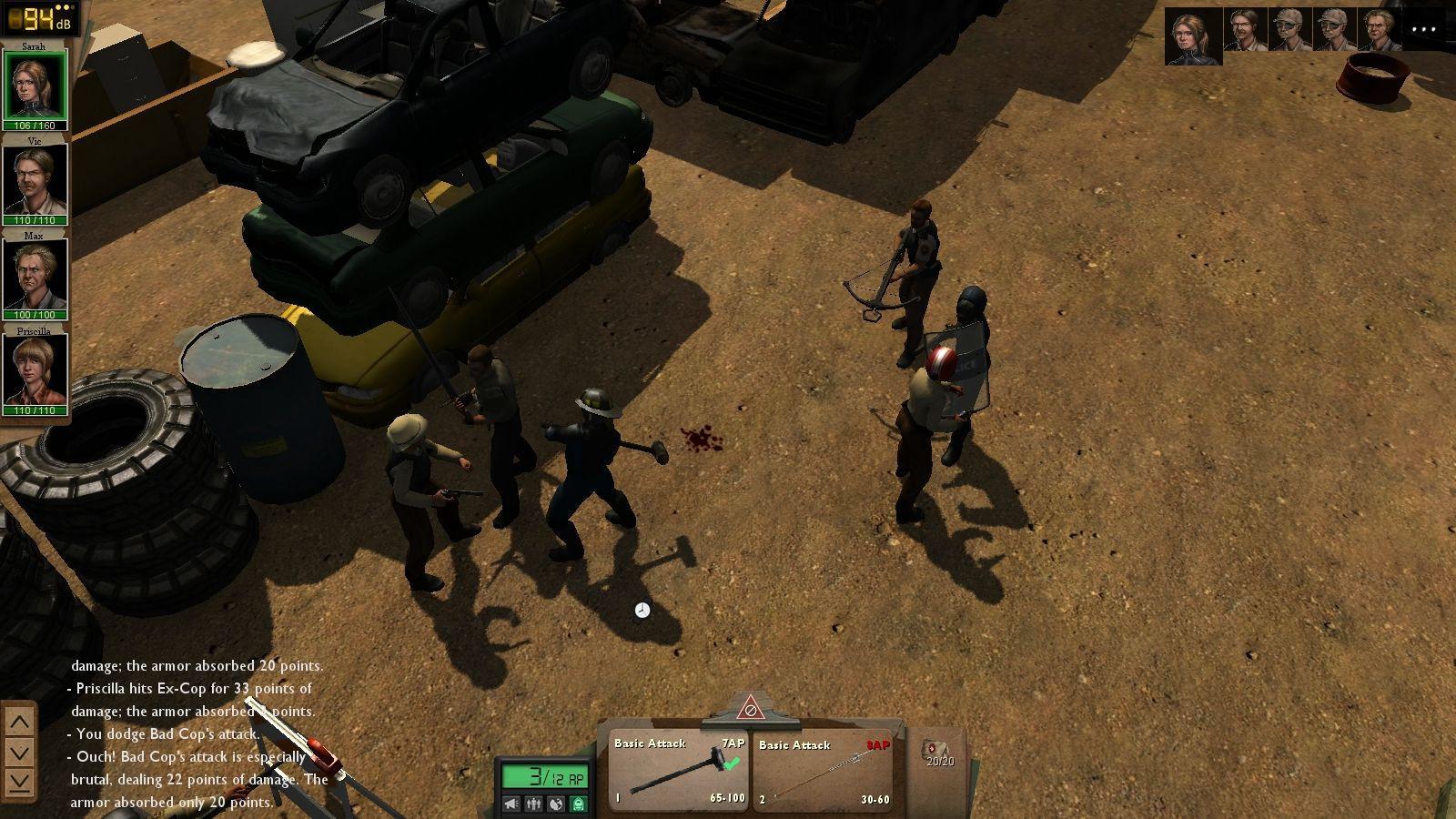This screenshot has height=819, width=1456.
Task: Click the globe icon near the AP counter
Action: pyautogui.click(x=555, y=804)
